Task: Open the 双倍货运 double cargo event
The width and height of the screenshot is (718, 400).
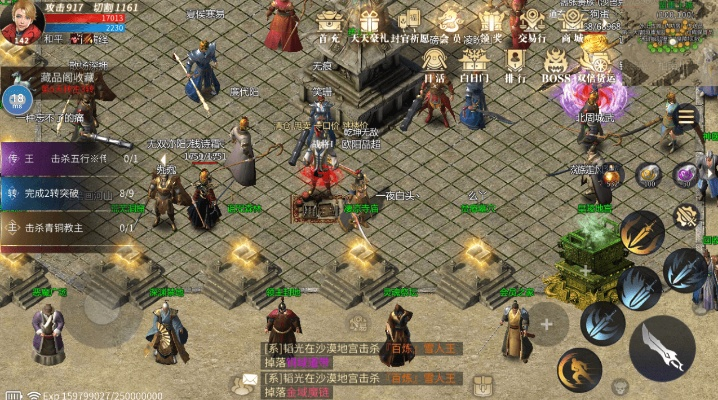Action: (x=598, y=62)
